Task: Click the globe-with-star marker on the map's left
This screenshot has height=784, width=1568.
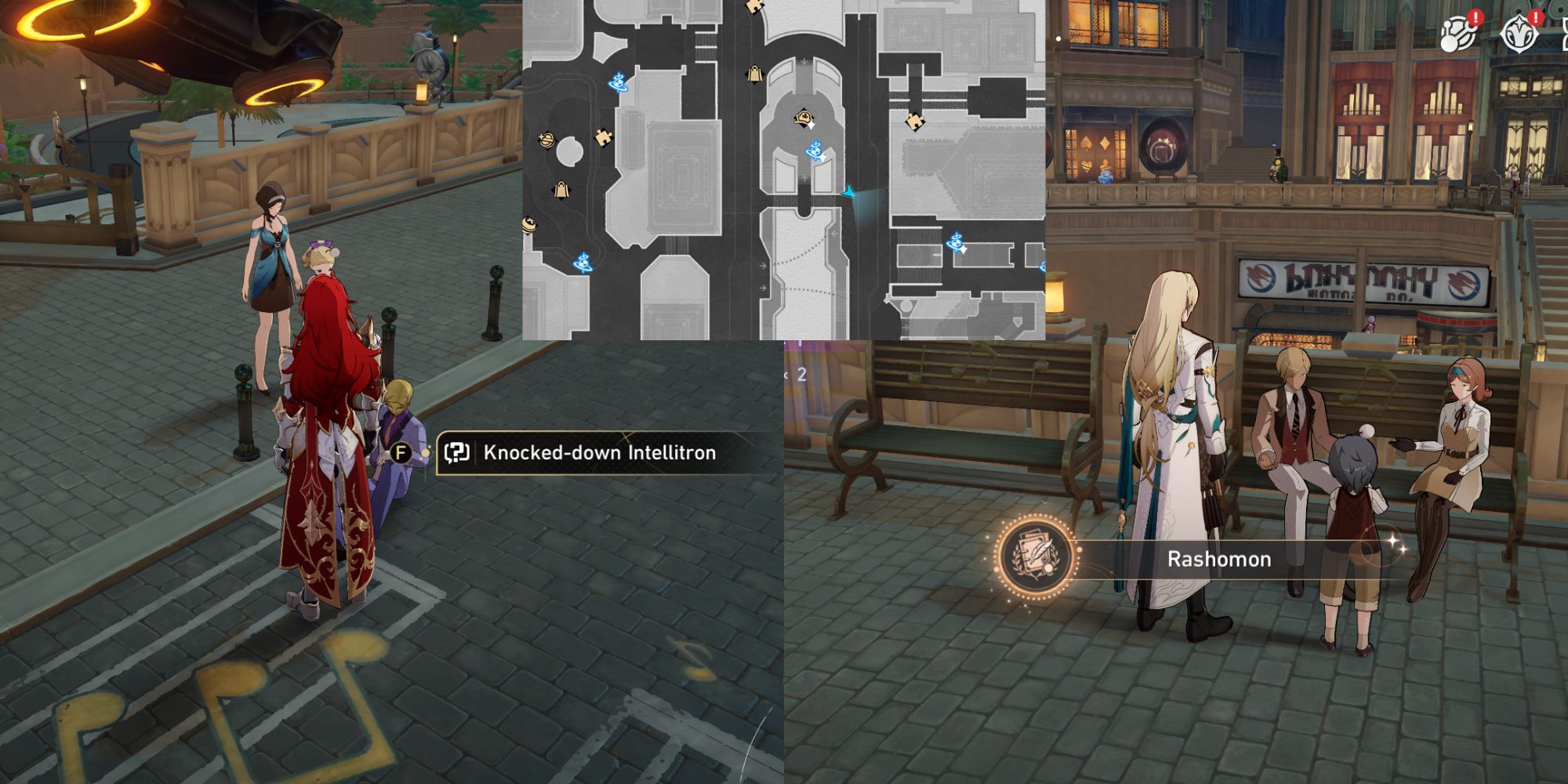Action: pyautogui.click(x=546, y=139)
